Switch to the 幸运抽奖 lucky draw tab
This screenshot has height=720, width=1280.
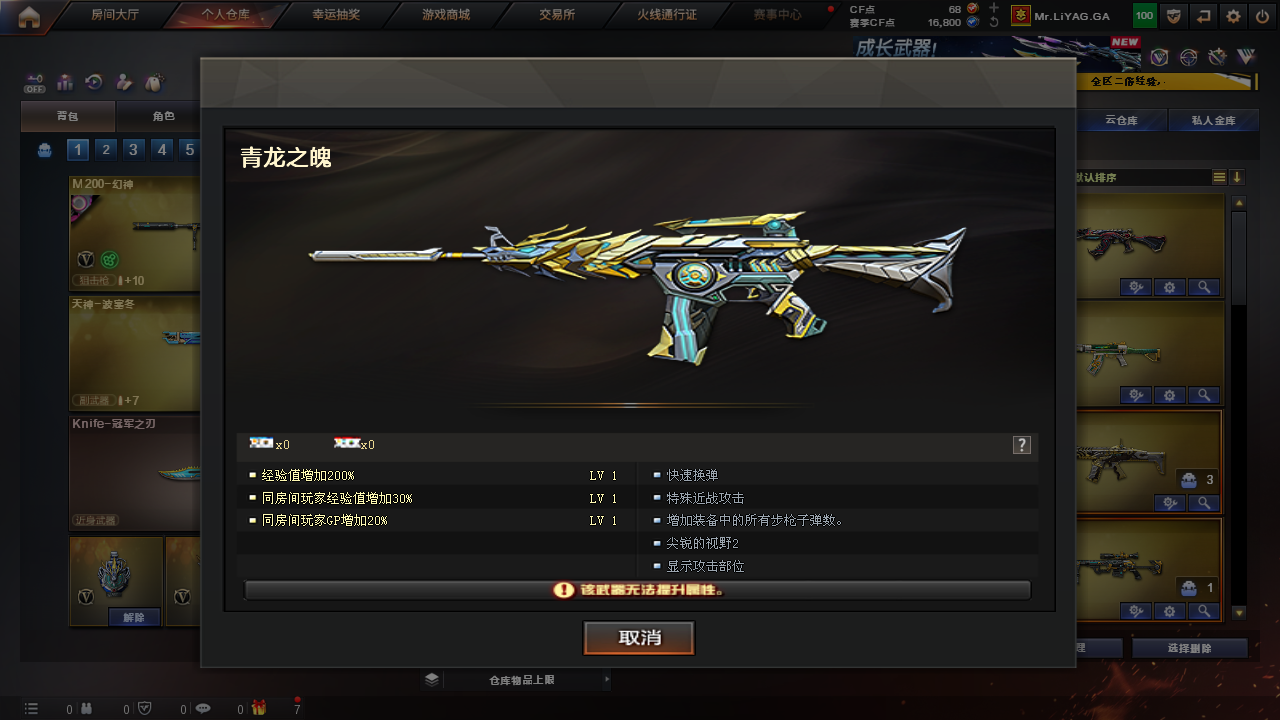point(337,15)
